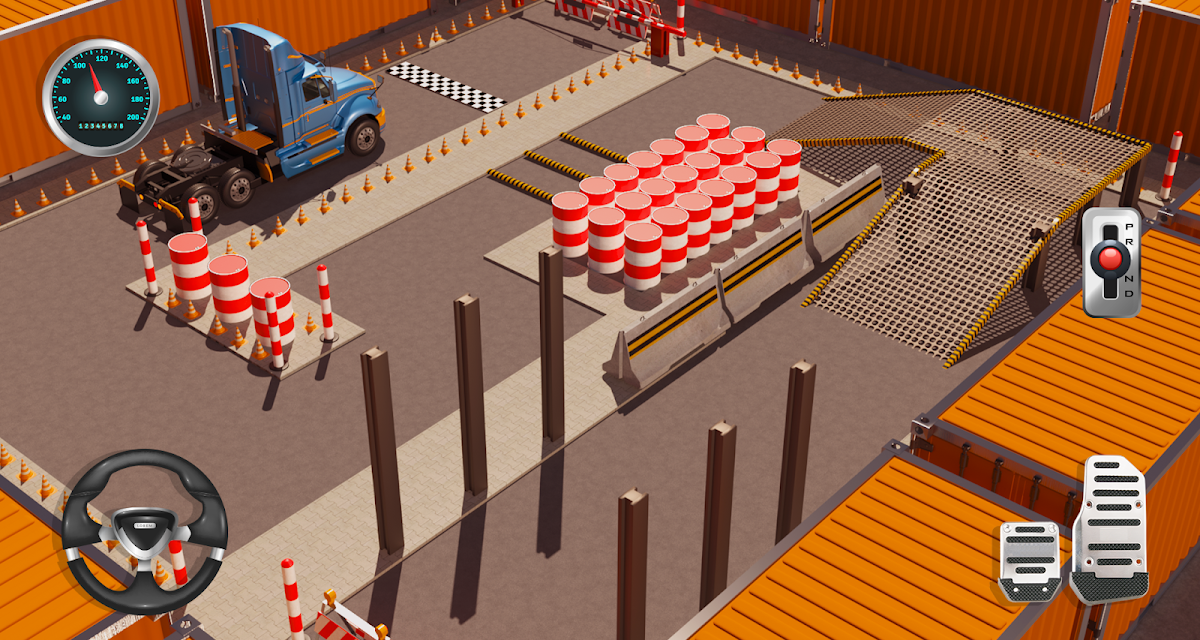The width and height of the screenshot is (1200, 640).
Task: Hit the large accelerator pedal
Action: point(1110,528)
